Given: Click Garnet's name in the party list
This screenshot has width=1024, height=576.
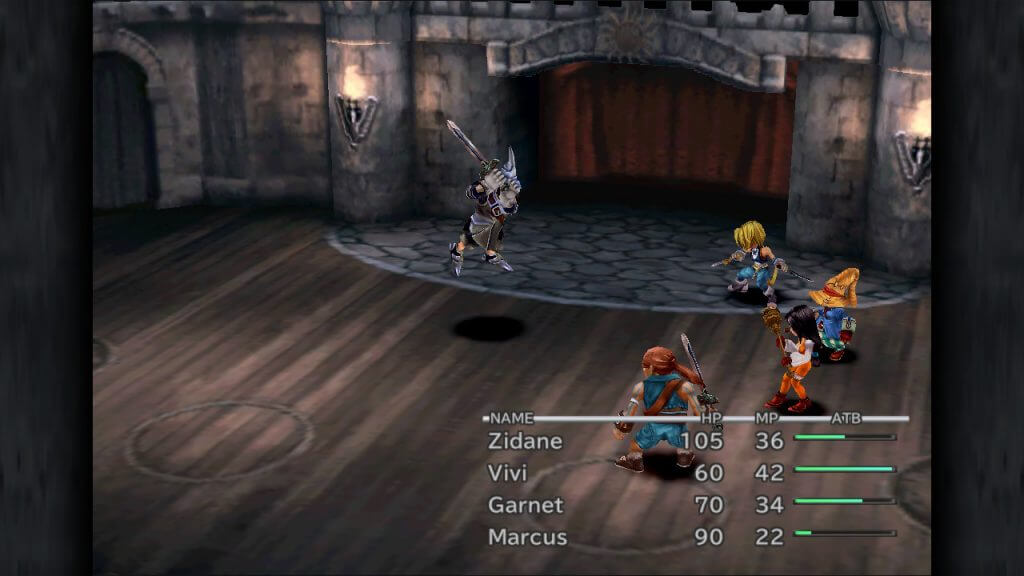Looking at the screenshot, I should click(525, 505).
